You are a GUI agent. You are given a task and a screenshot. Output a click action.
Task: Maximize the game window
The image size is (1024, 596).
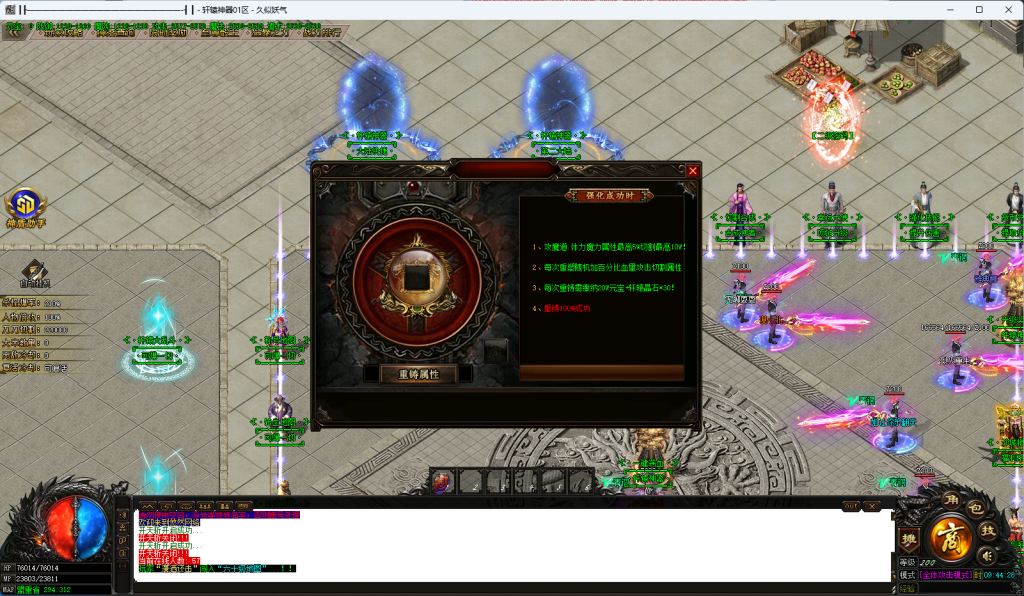pyautogui.click(x=979, y=9)
